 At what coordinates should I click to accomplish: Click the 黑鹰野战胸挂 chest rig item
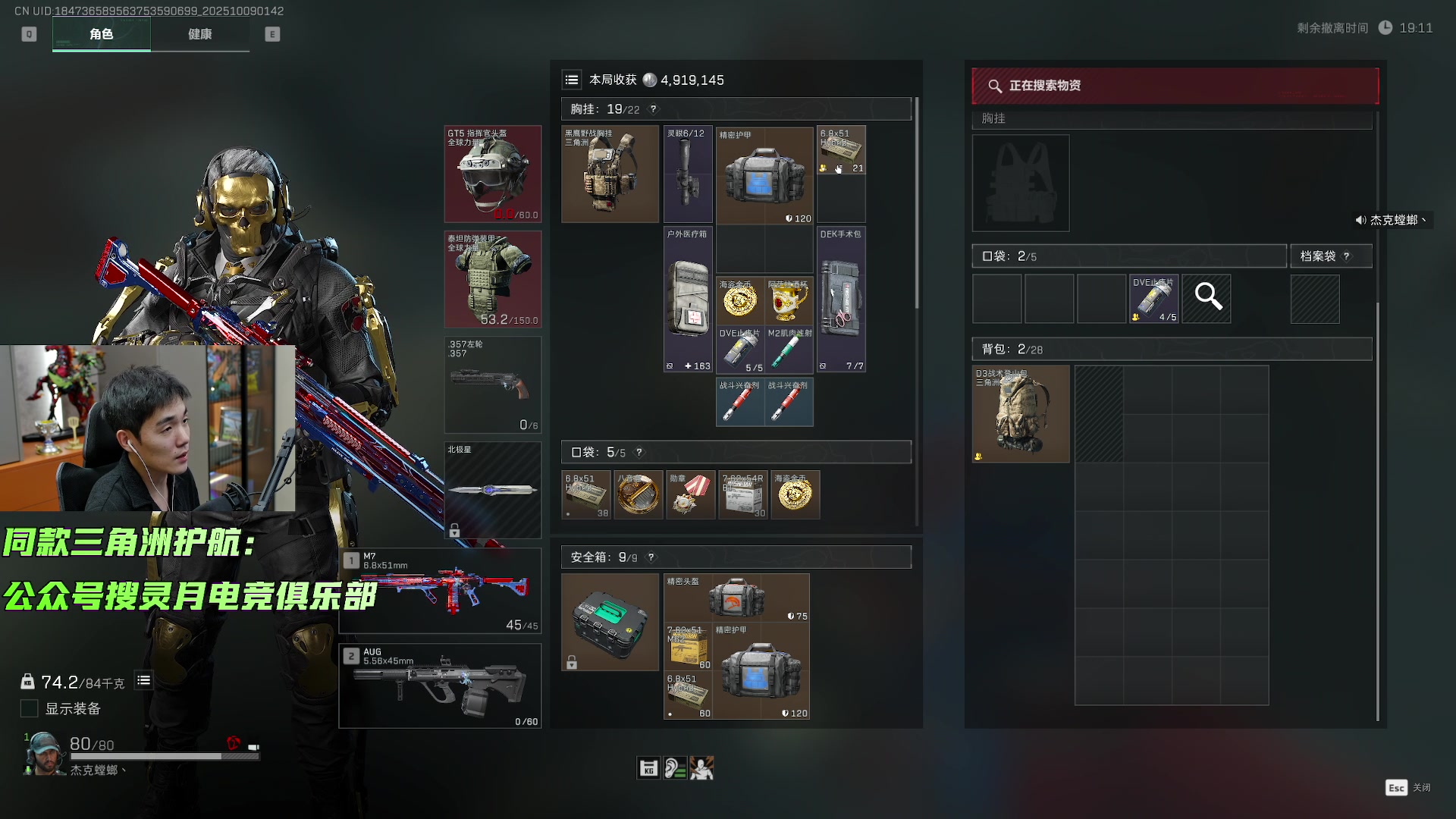[x=610, y=174]
